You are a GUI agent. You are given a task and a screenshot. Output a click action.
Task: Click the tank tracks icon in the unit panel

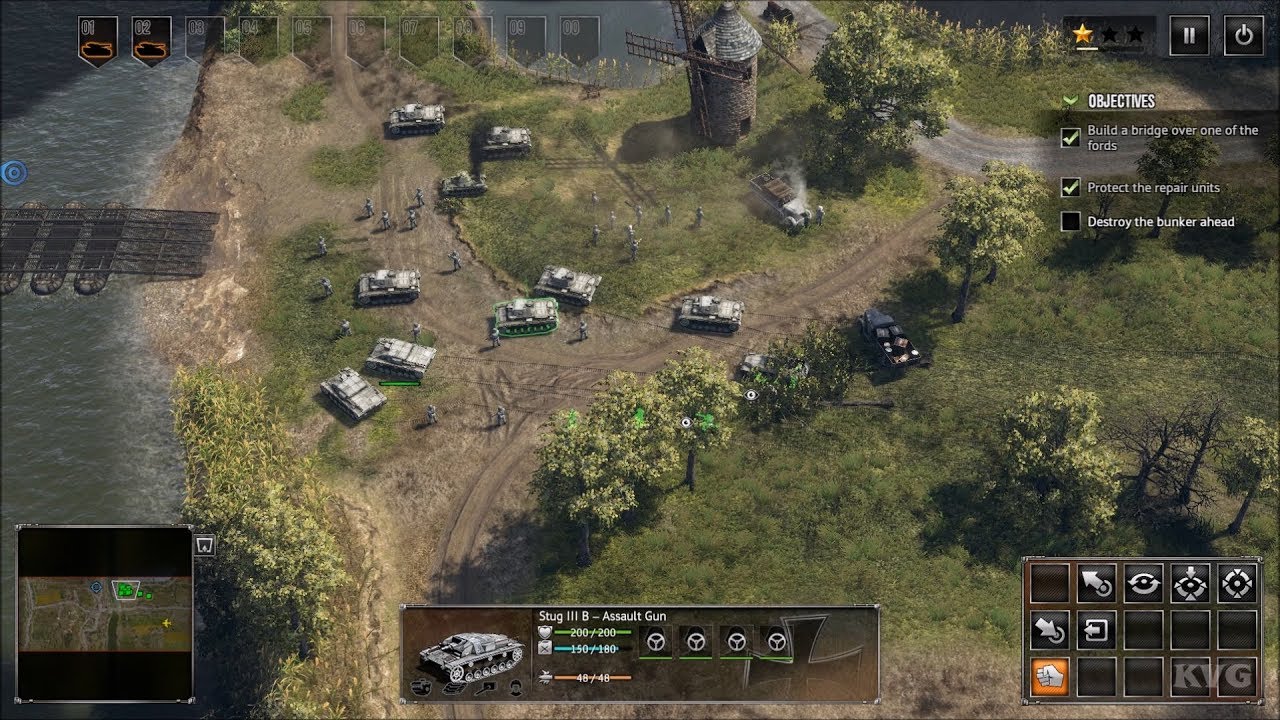pyautogui.click(x=455, y=690)
